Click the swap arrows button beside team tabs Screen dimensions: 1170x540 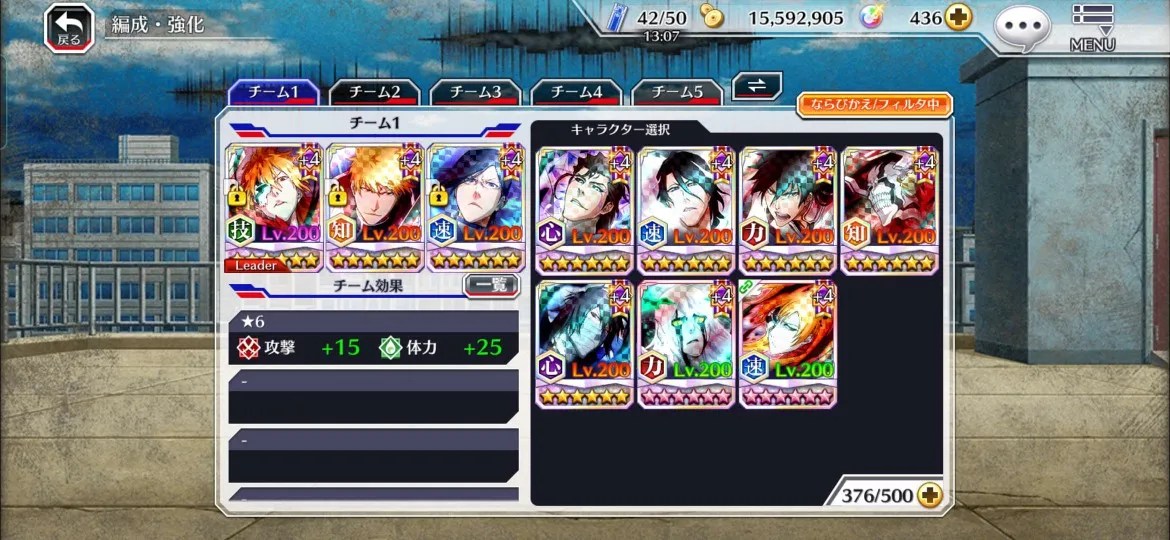click(757, 87)
